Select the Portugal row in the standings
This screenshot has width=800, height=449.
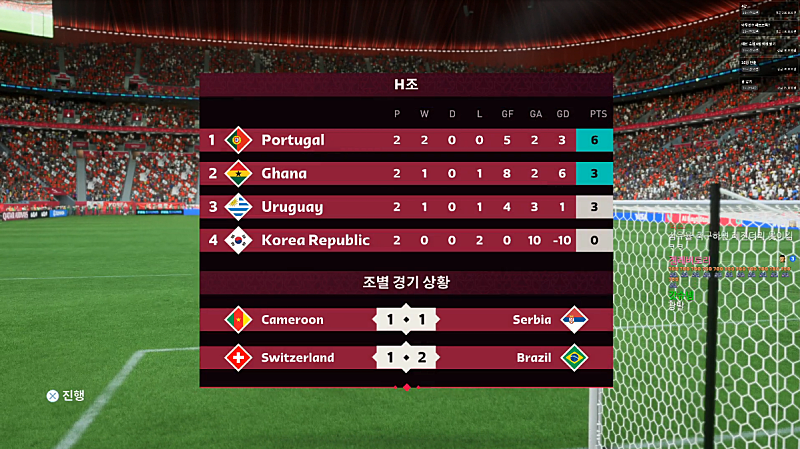point(405,140)
